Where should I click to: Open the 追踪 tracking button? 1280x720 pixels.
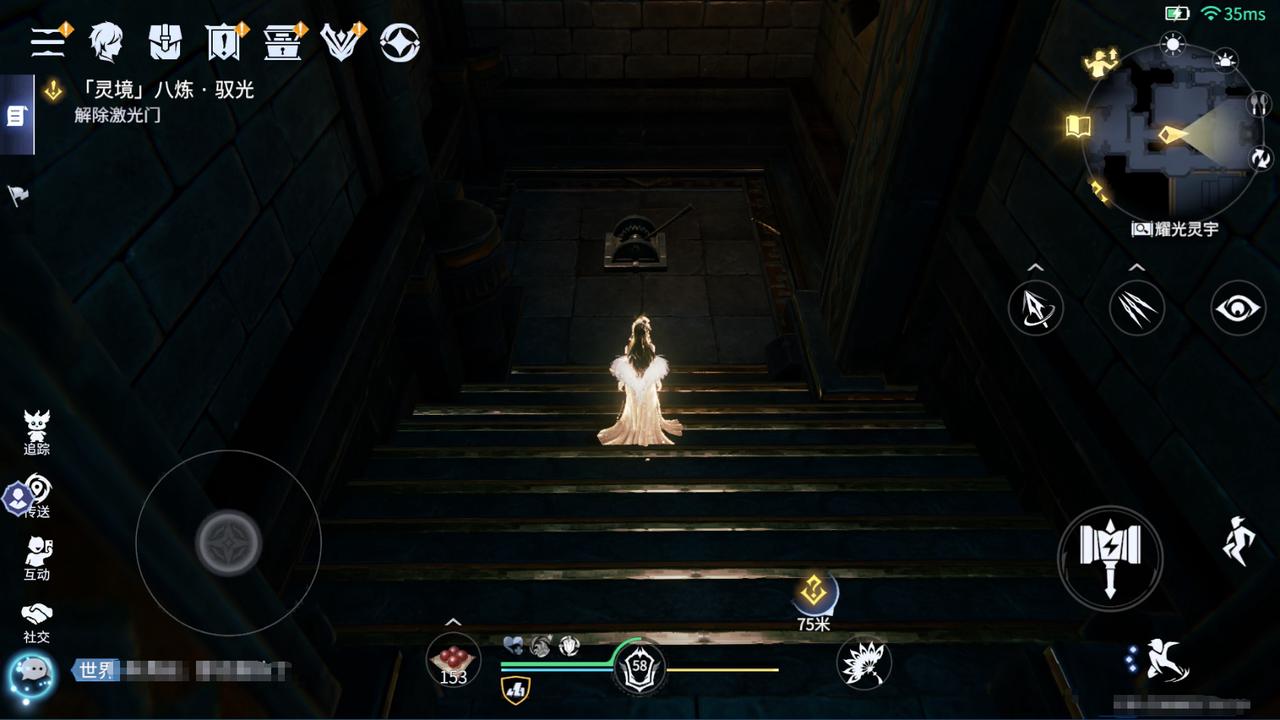(37, 433)
